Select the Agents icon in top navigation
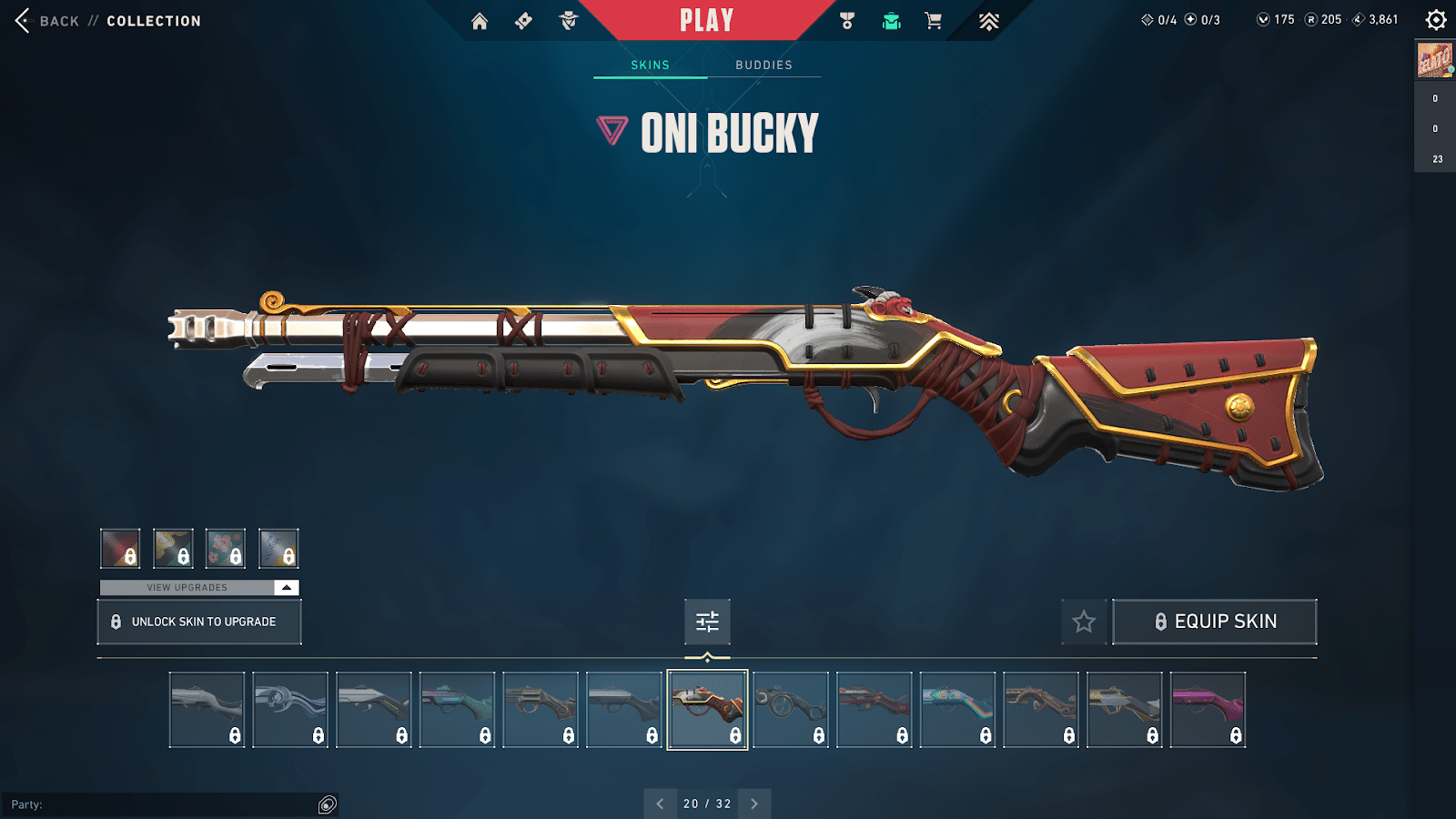The height and width of the screenshot is (819, 1456). pyautogui.click(x=569, y=20)
